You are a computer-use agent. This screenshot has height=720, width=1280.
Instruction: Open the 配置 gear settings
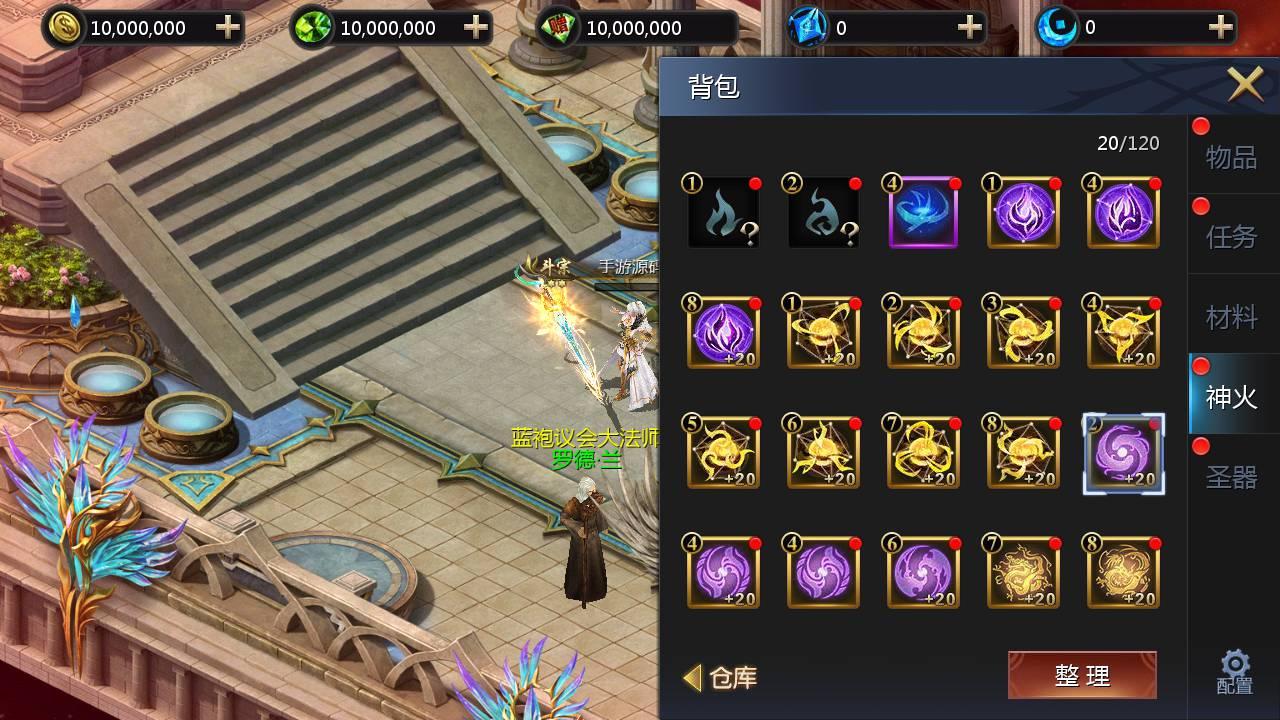click(1235, 673)
